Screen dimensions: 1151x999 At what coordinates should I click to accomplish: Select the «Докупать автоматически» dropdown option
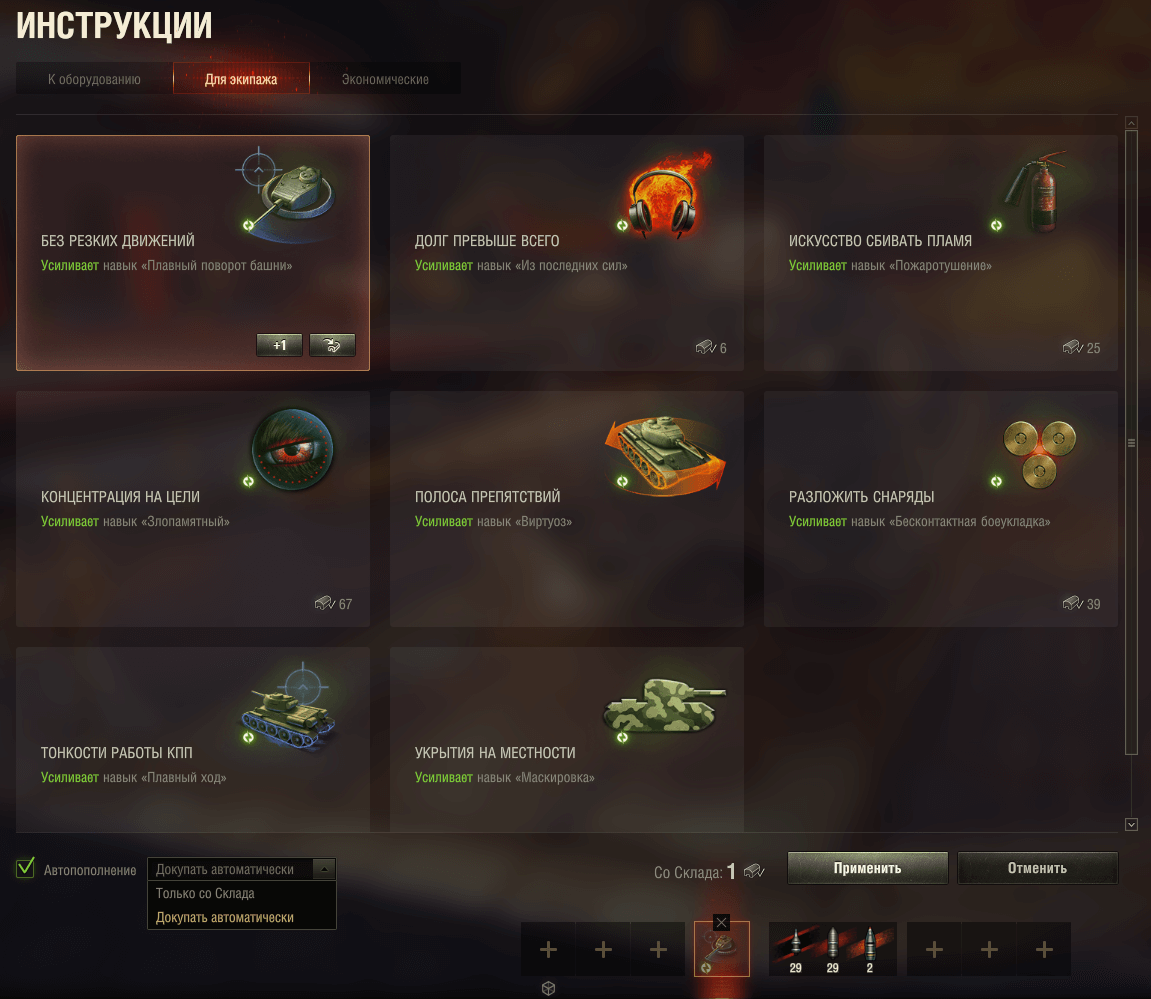[x=225, y=917]
